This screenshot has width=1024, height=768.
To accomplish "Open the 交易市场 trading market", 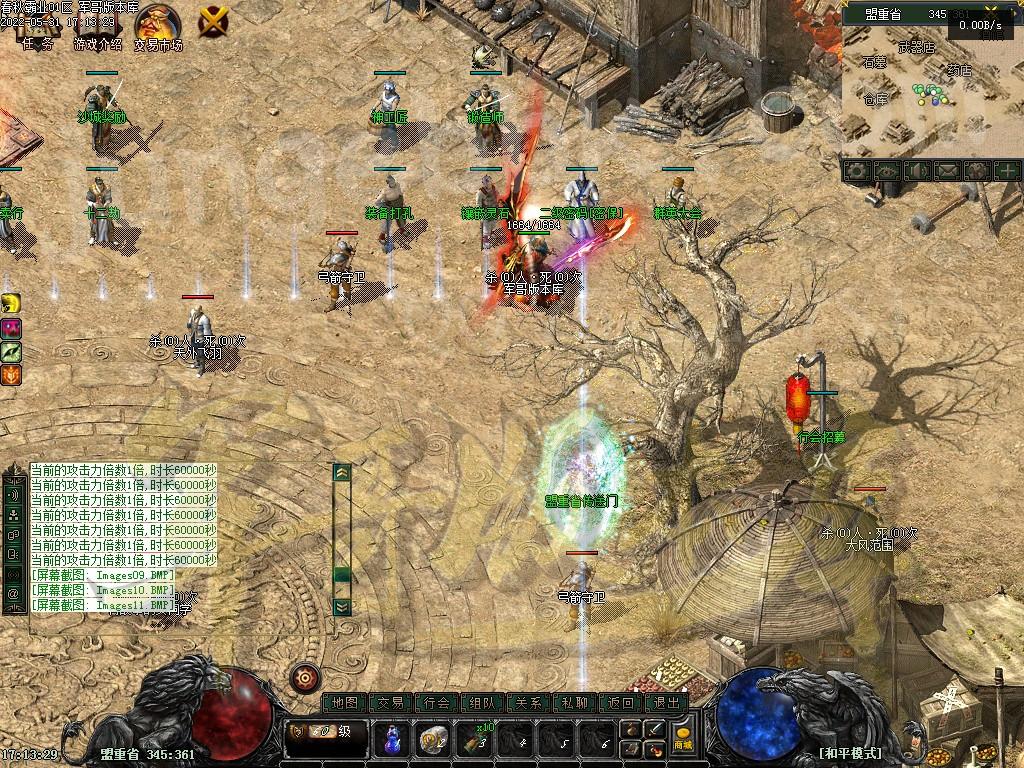I will coord(158,24).
